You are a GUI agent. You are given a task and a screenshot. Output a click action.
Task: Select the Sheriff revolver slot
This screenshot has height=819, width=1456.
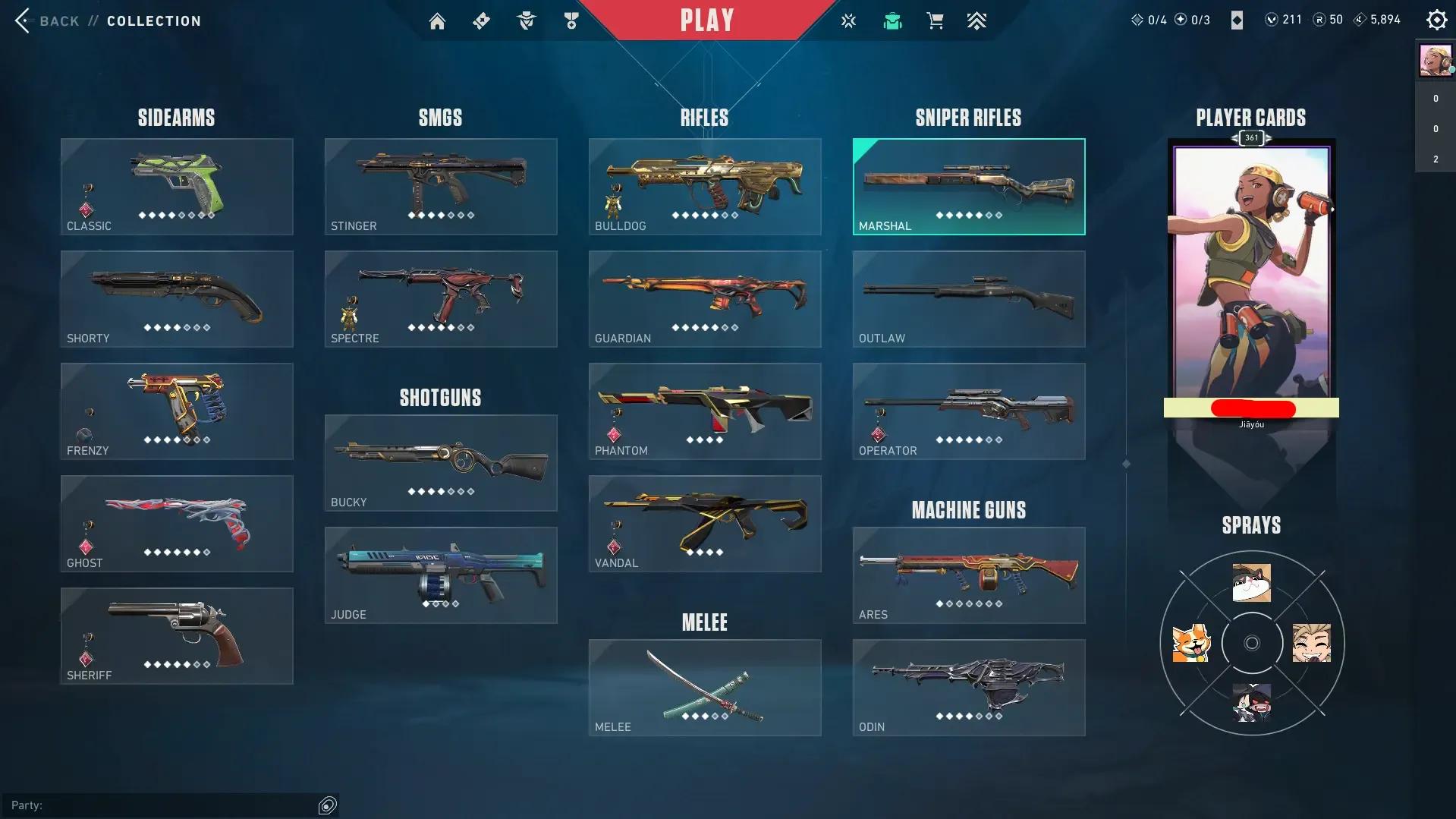click(x=177, y=636)
